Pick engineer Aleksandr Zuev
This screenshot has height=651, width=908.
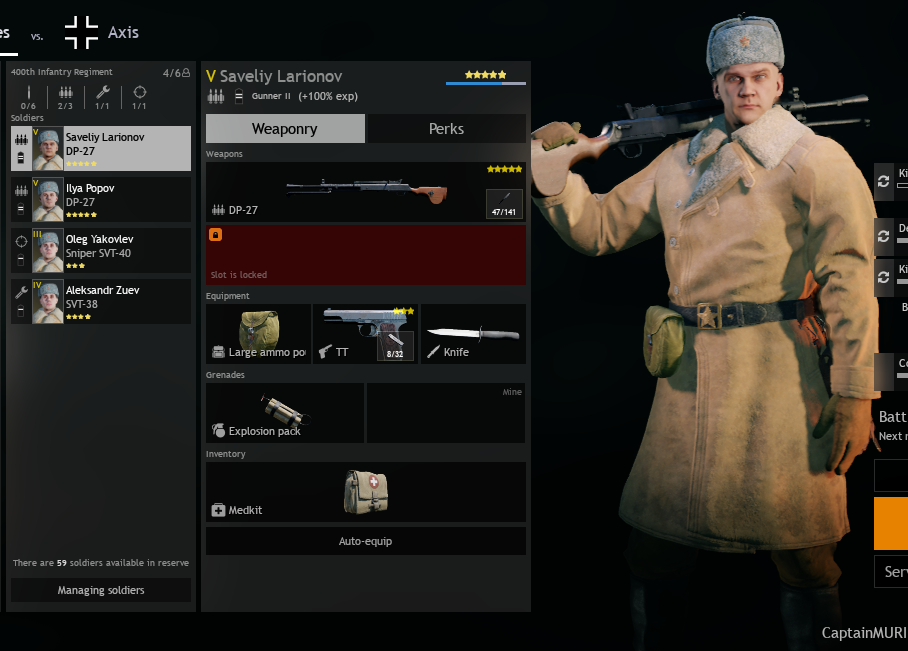tap(100, 302)
